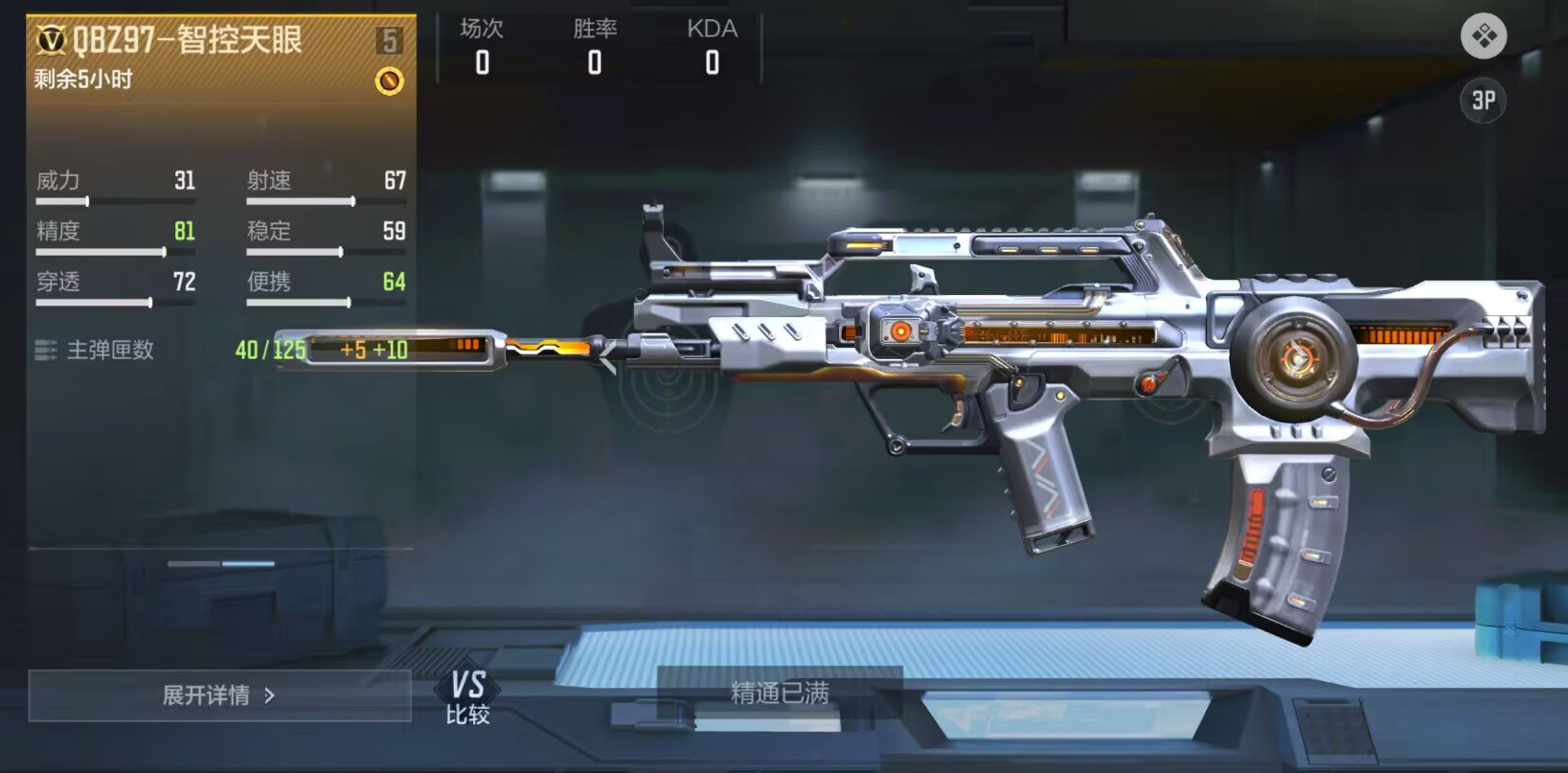Click the mastery maxed button

click(x=779, y=692)
